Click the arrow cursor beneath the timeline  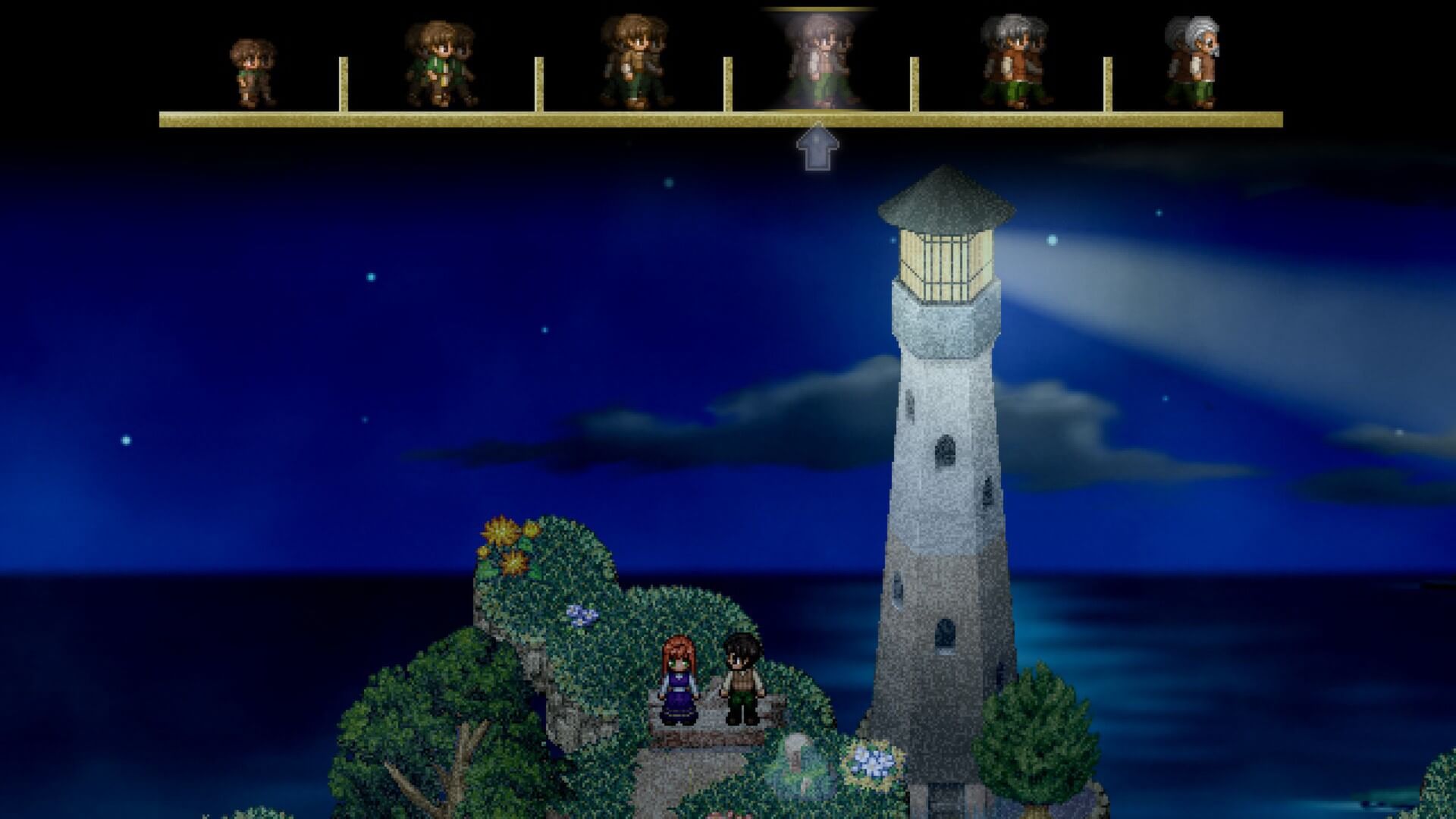click(817, 148)
